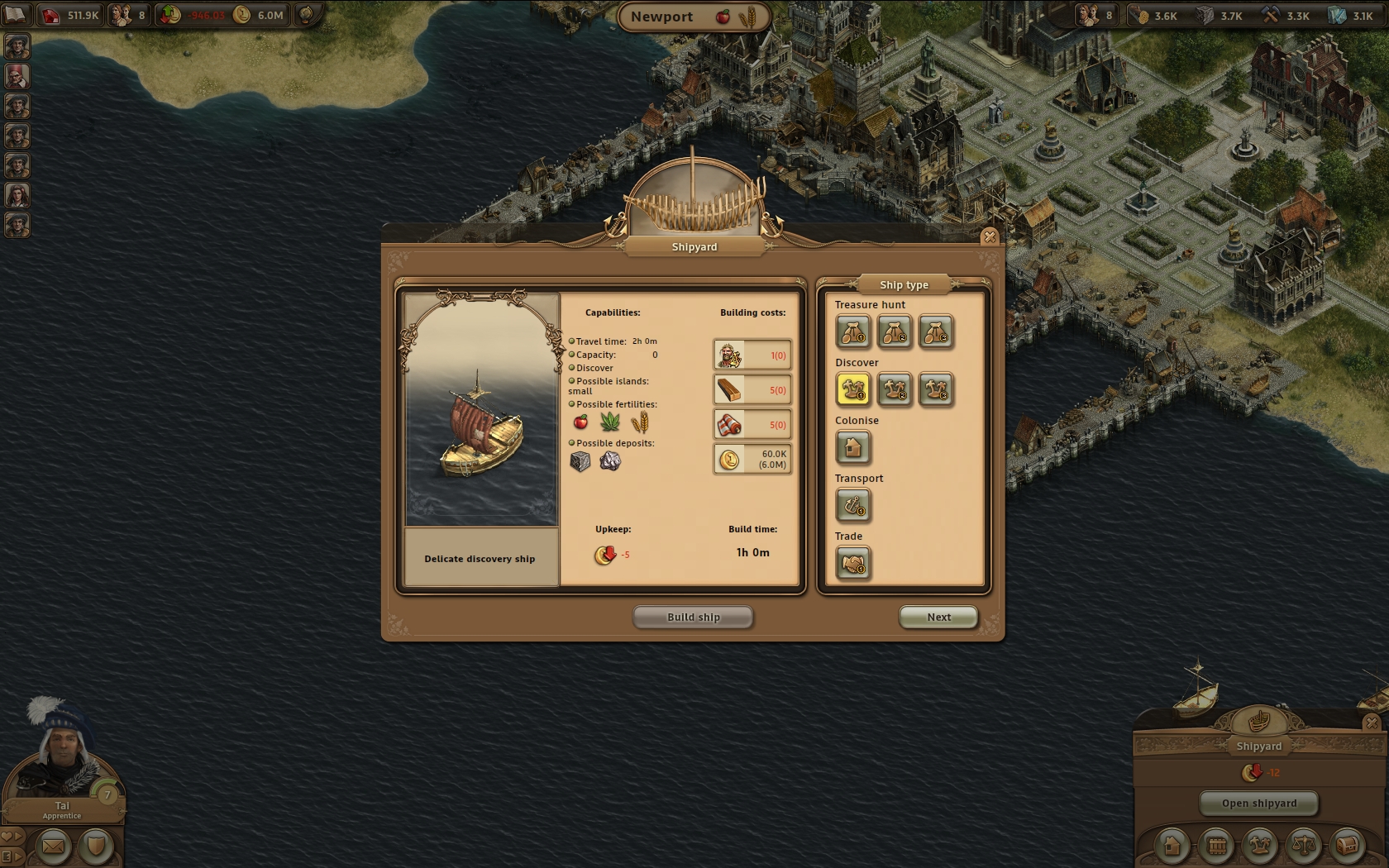Select the red-hatted advisor portrait
This screenshot has width=1389, height=868.
click(17, 76)
